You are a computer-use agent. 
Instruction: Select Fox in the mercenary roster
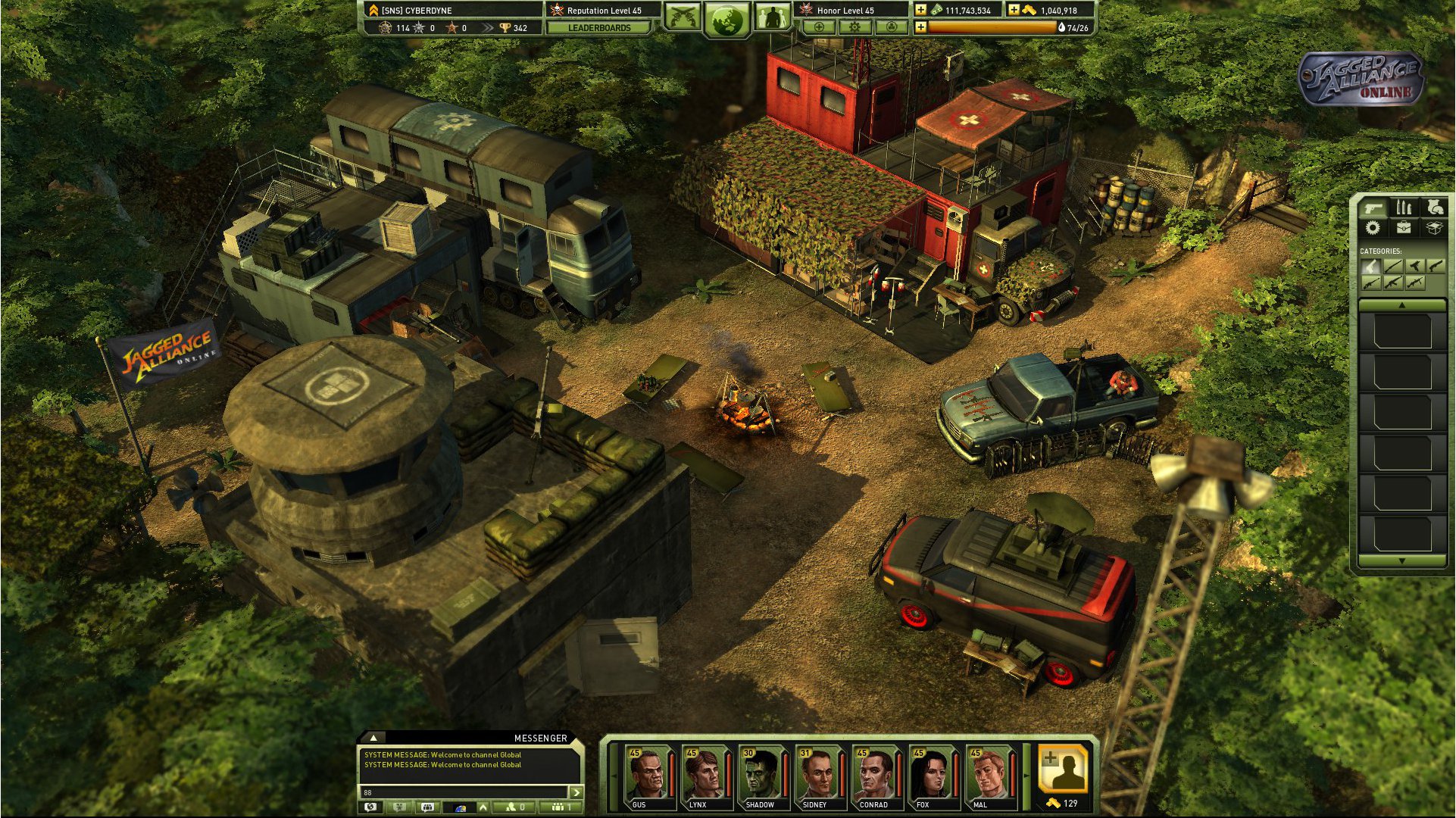click(x=930, y=774)
